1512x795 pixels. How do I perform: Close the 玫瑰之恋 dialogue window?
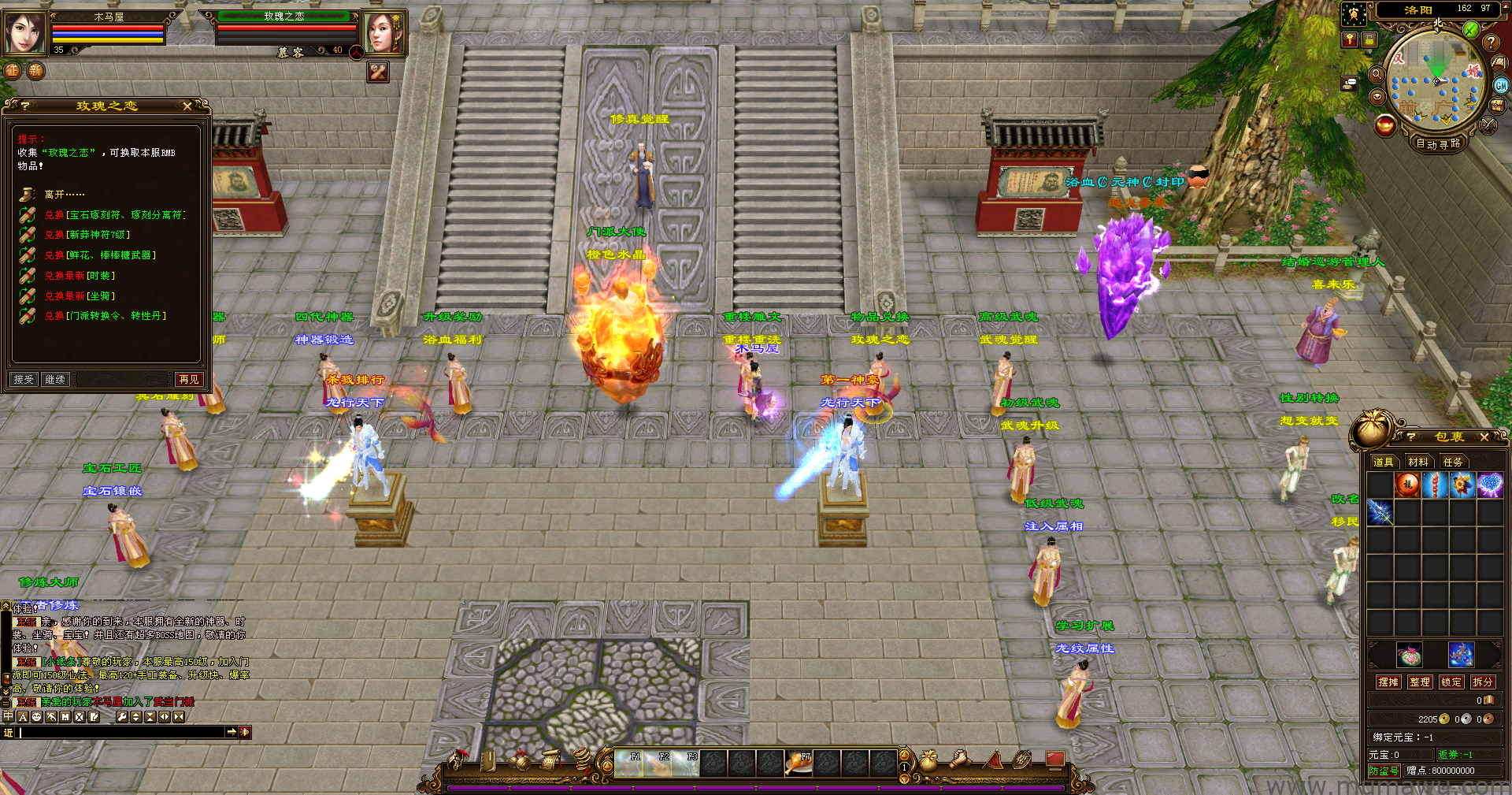pos(187,106)
